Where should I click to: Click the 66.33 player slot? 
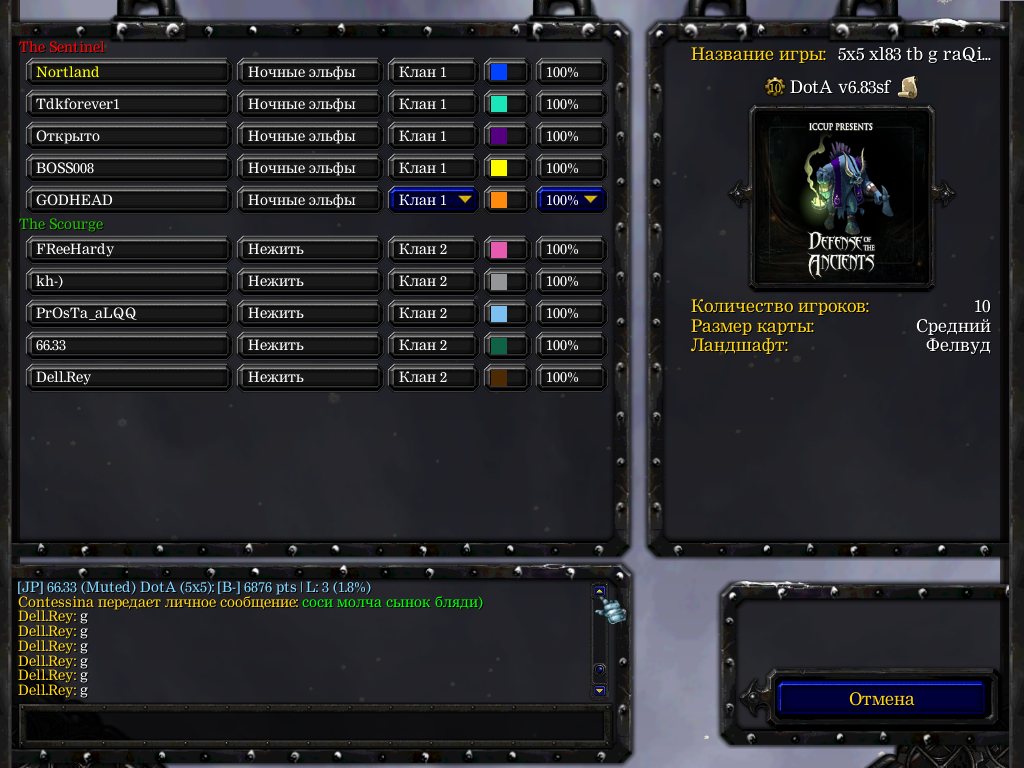tap(129, 345)
